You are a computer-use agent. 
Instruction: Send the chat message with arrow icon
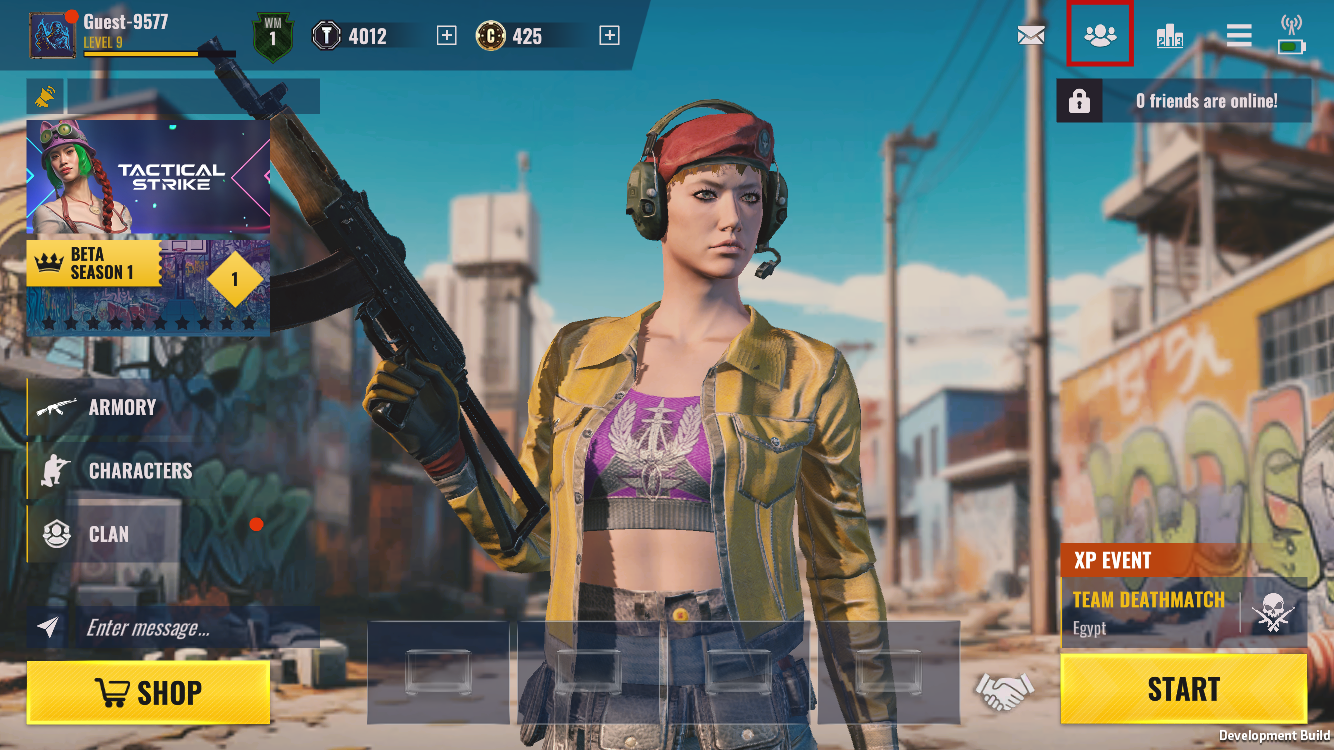click(48, 628)
